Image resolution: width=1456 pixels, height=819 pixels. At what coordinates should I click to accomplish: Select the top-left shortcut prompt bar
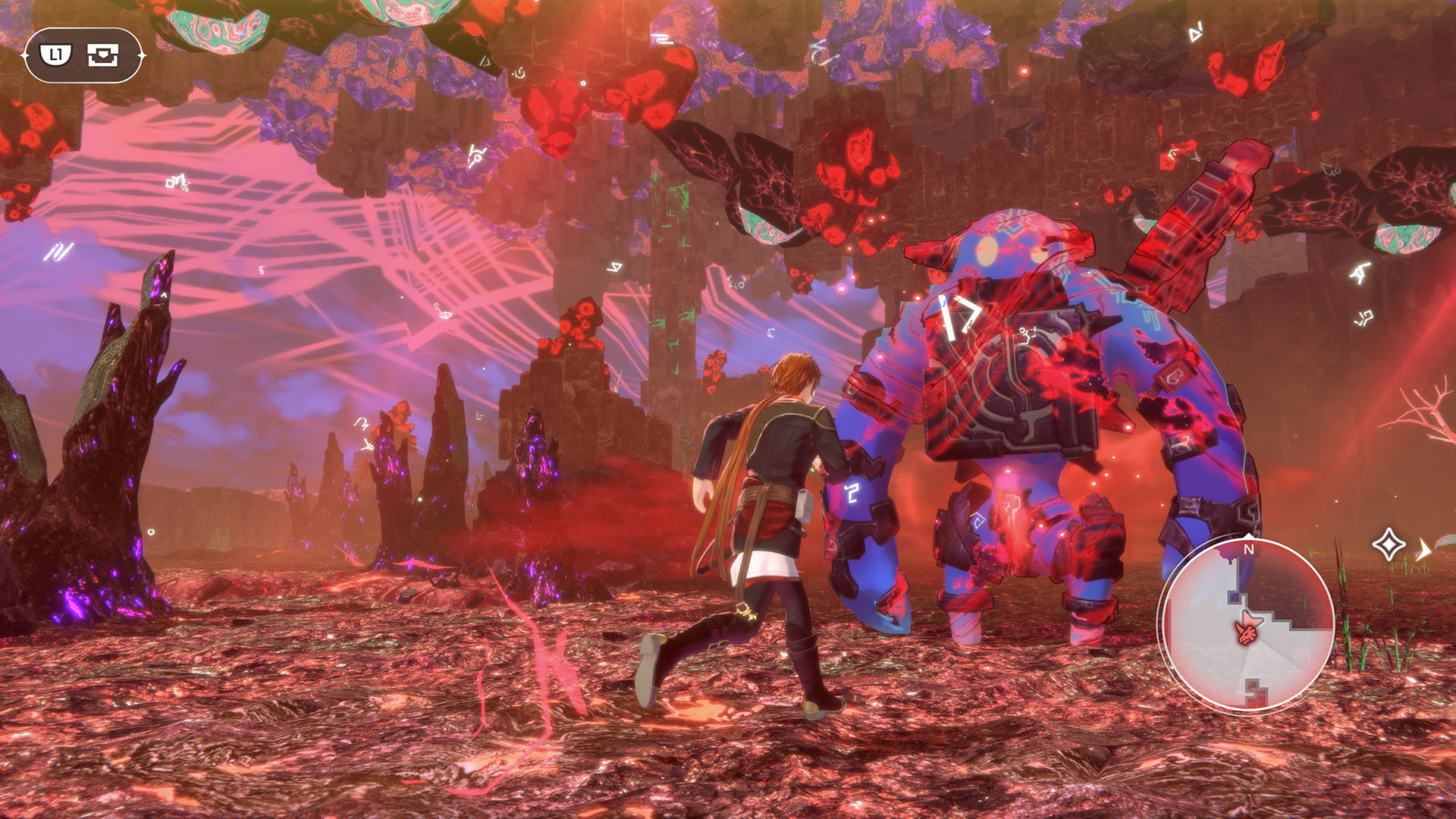(83, 54)
